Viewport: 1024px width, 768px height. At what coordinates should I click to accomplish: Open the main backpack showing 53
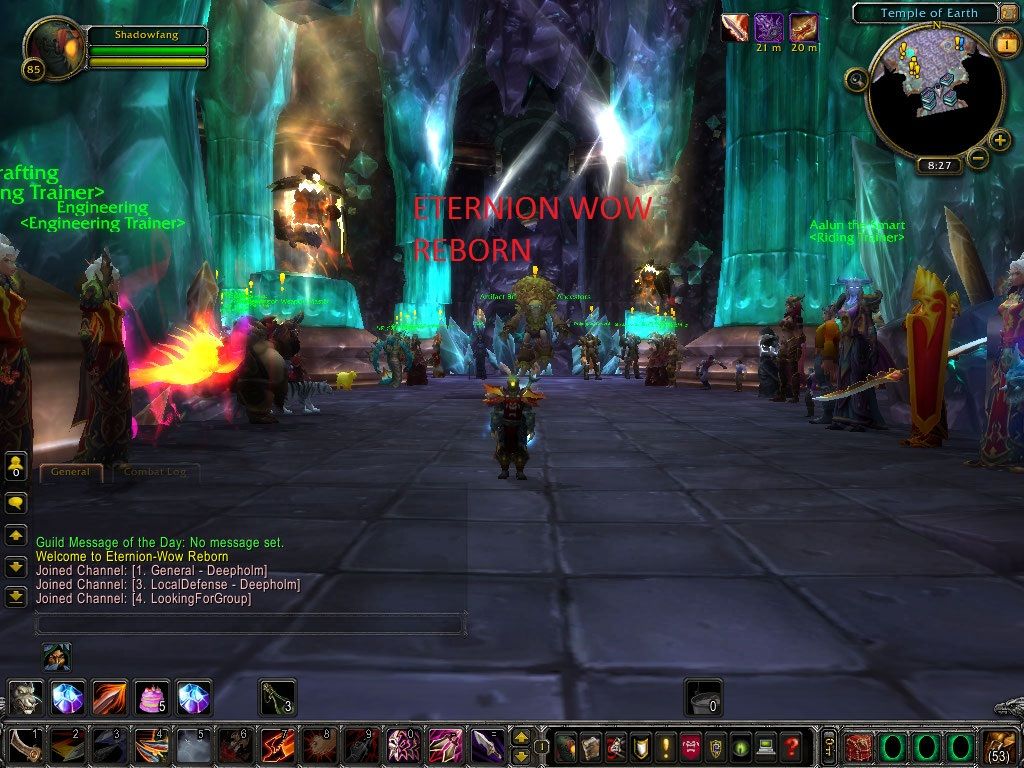click(x=1000, y=747)
